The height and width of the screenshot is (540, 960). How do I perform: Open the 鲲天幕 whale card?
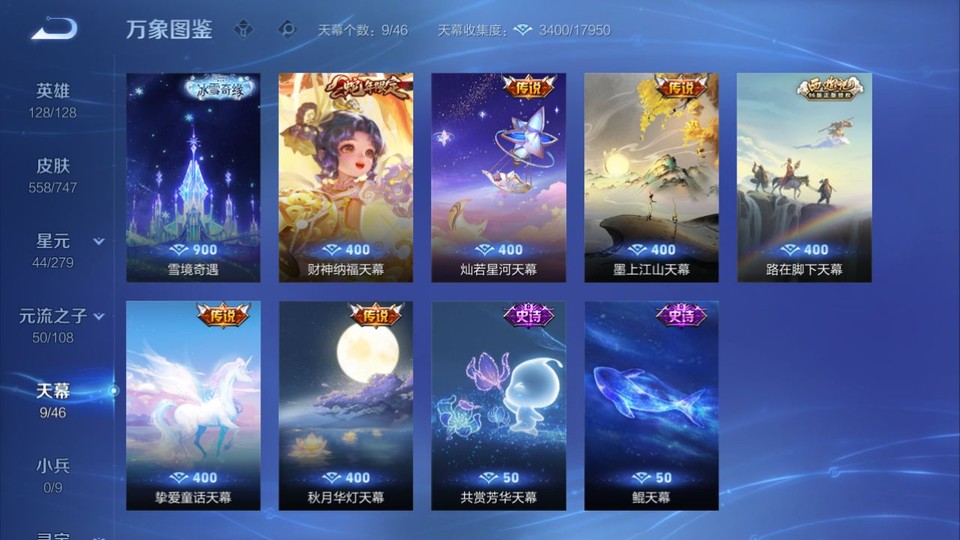click(651, 405)
